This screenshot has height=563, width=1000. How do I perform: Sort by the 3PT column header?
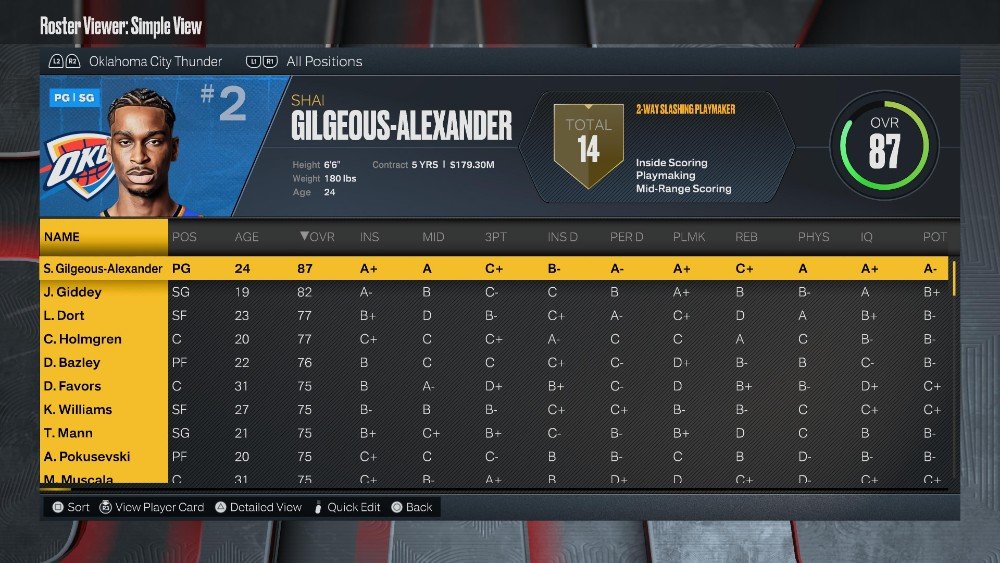(497, 237)
